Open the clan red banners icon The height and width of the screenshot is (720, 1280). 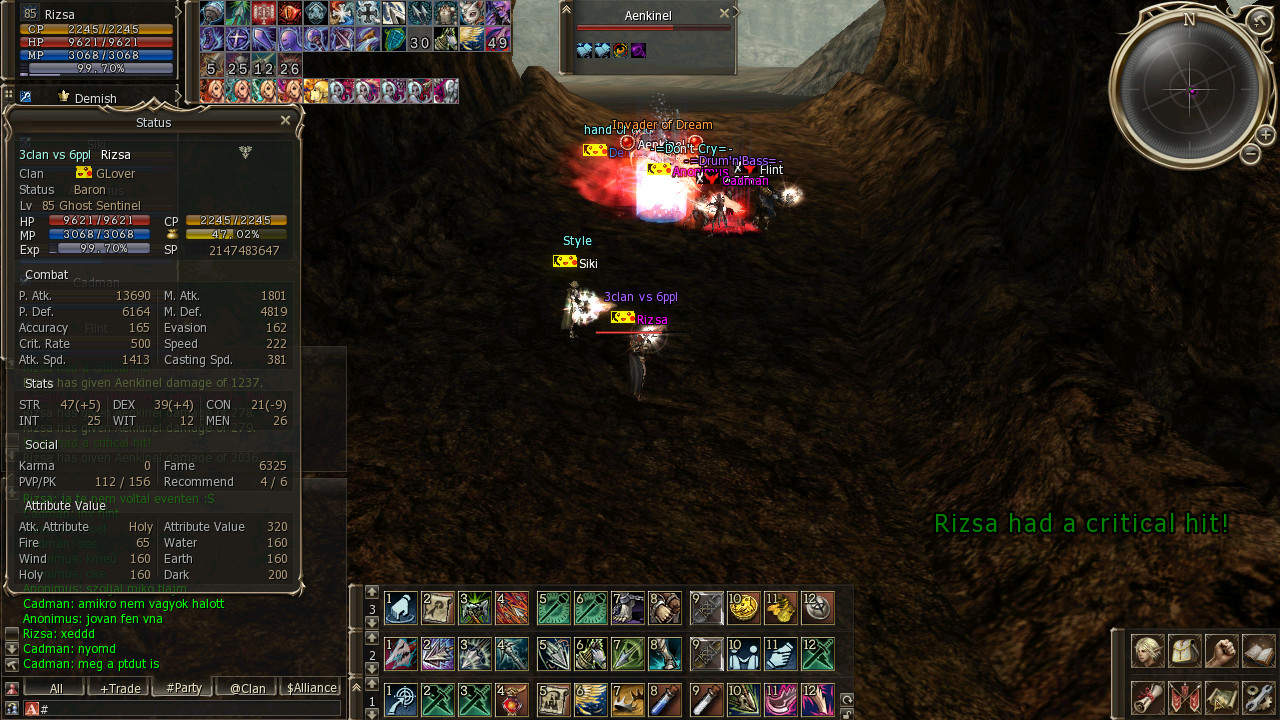tap(1185, 697)
